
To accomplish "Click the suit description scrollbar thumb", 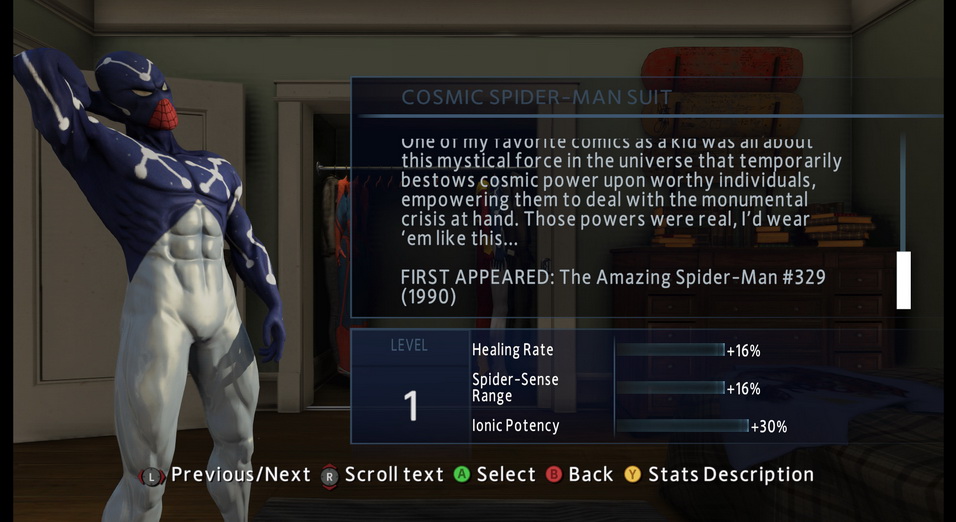I will tap(904, 280).
